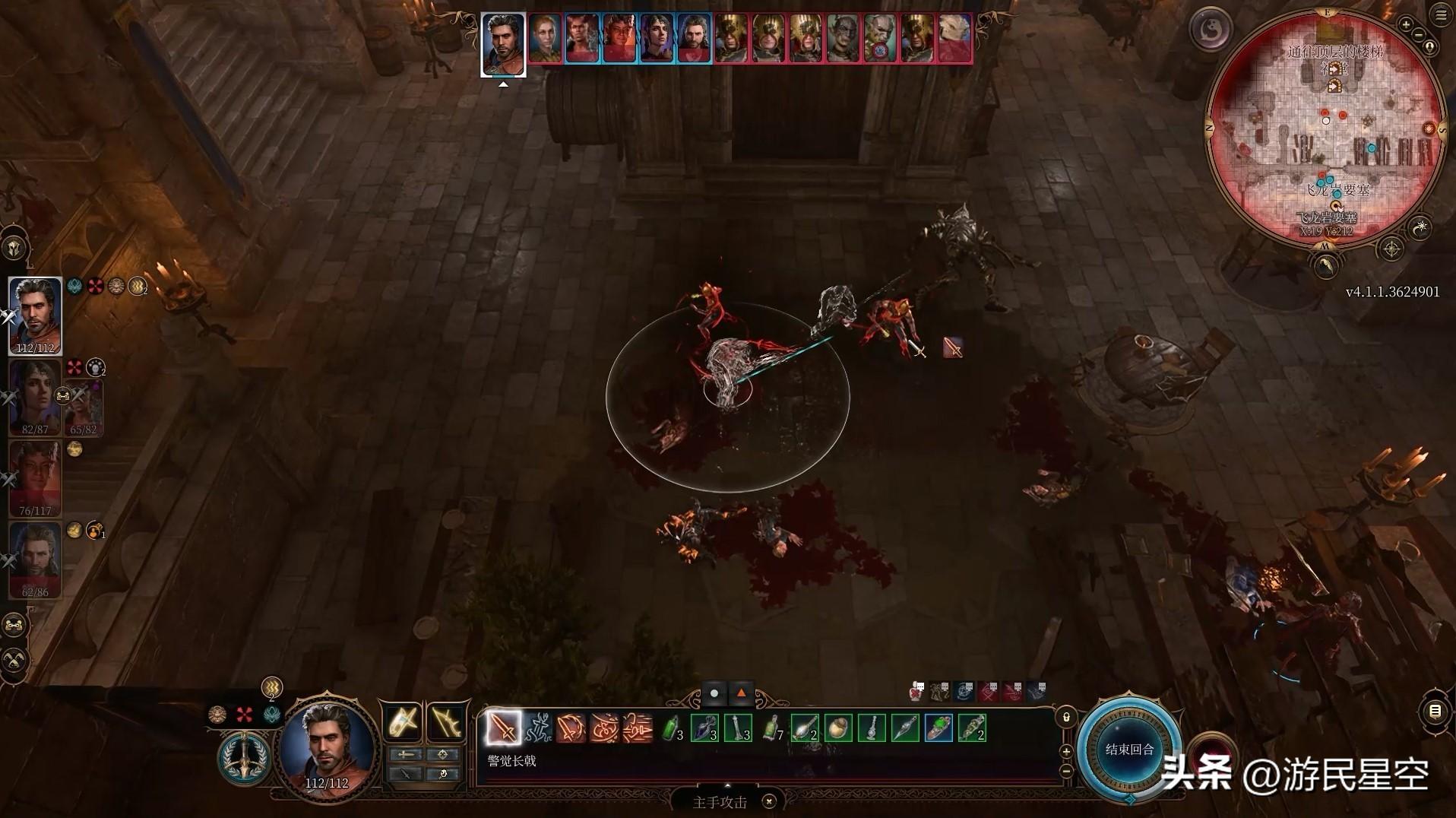Click the current turn portrait in initiative bar

(503, 44)
